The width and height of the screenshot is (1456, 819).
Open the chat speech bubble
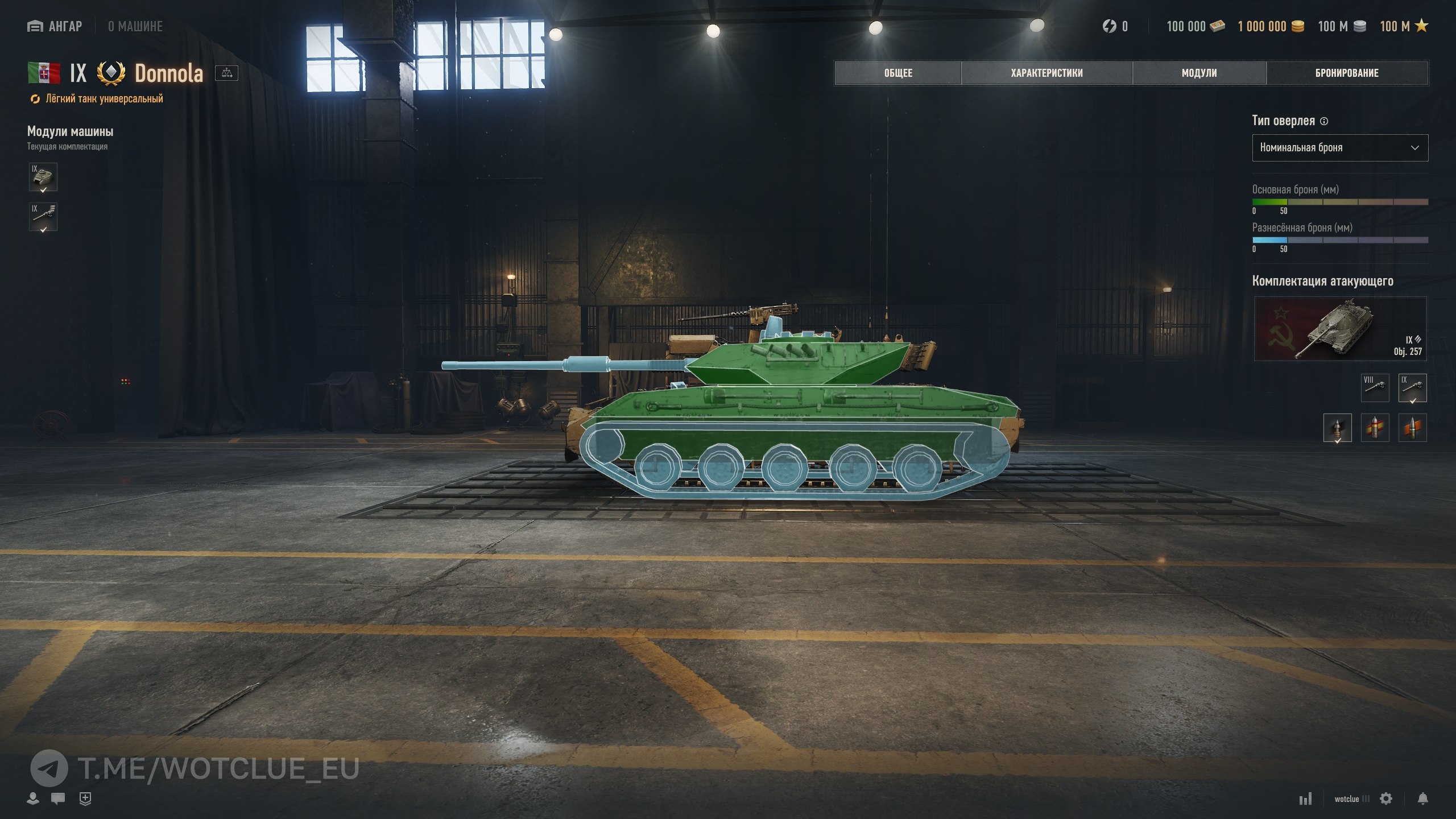tap(57, 799)
